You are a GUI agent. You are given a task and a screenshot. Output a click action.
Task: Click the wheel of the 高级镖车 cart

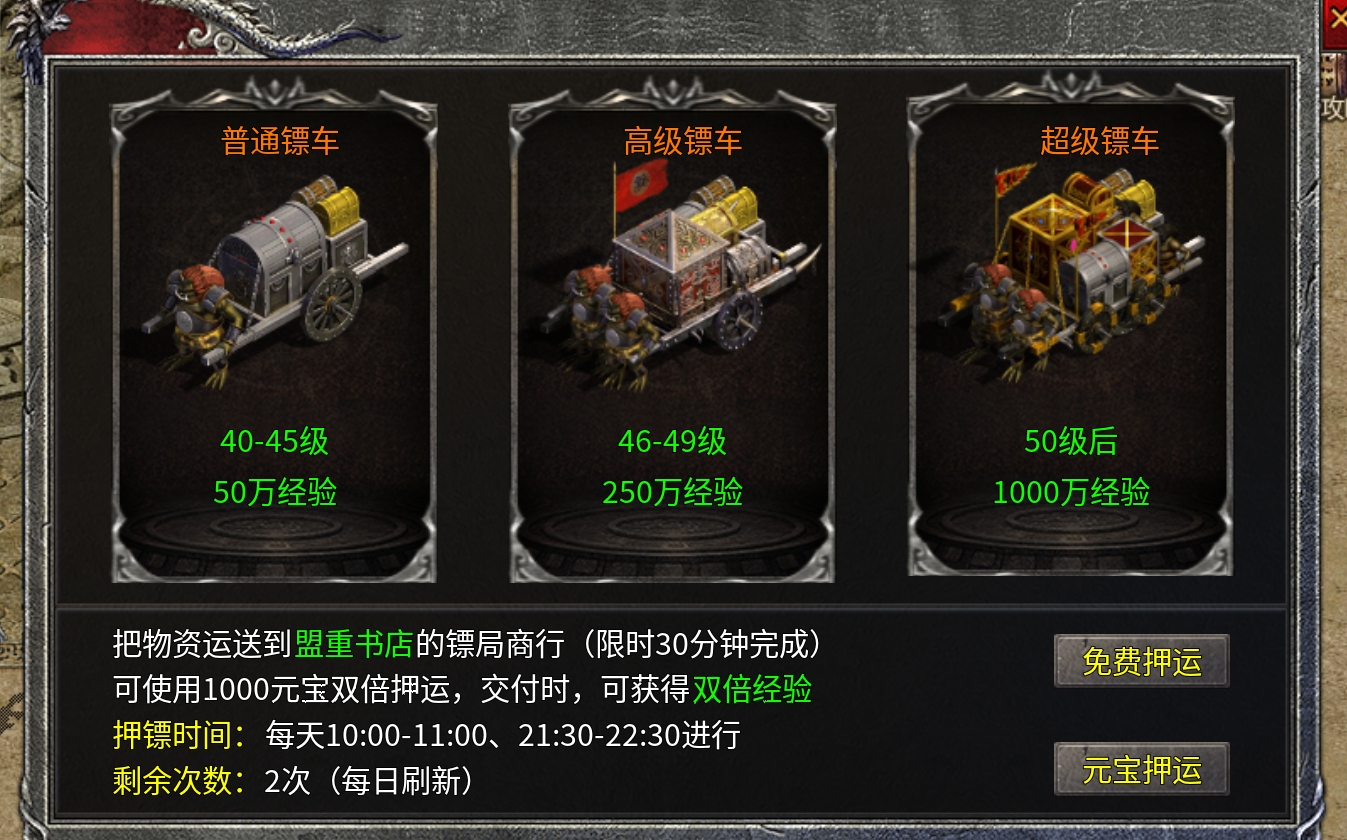point(738,320)
